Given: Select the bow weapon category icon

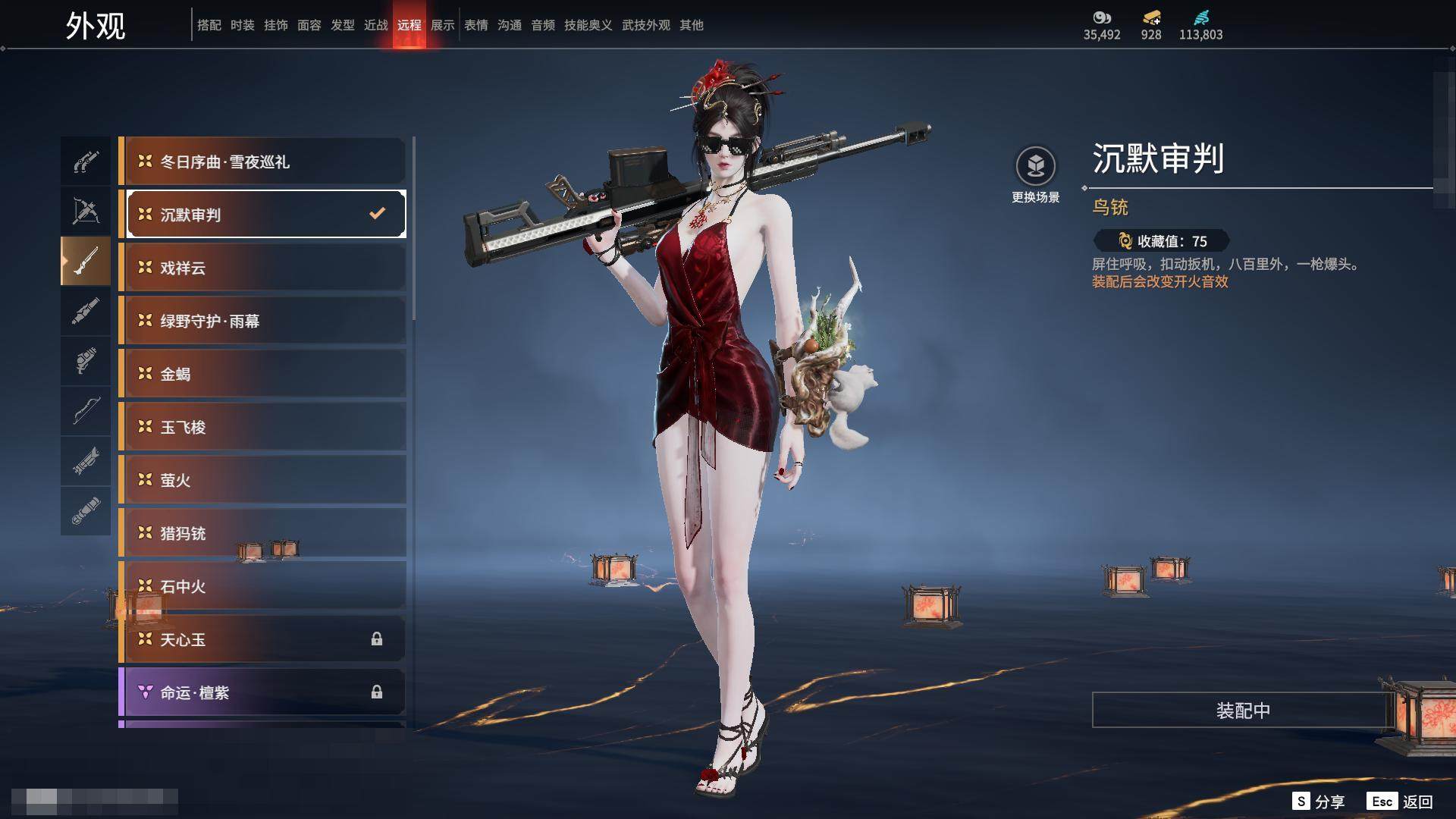Looking at the screenshot, I should point(86,410).
